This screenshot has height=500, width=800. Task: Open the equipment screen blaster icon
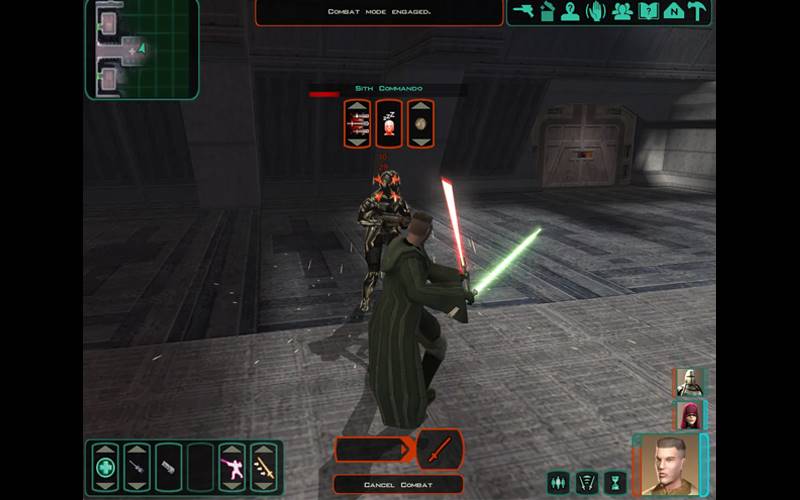pos(521,12)
